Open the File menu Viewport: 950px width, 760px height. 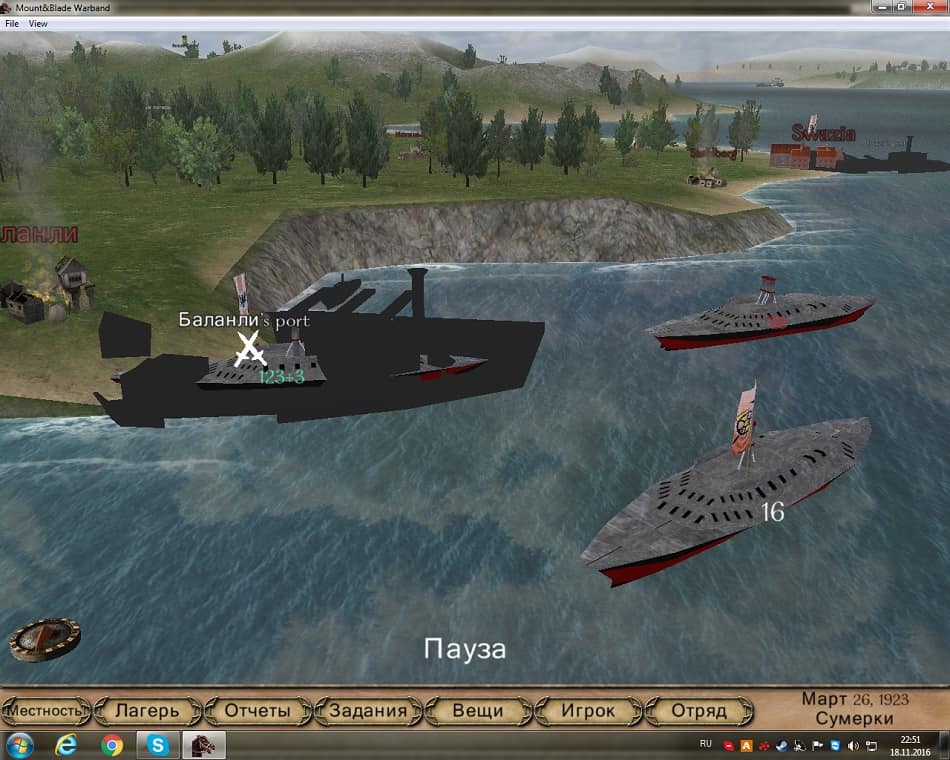[12, 23]
